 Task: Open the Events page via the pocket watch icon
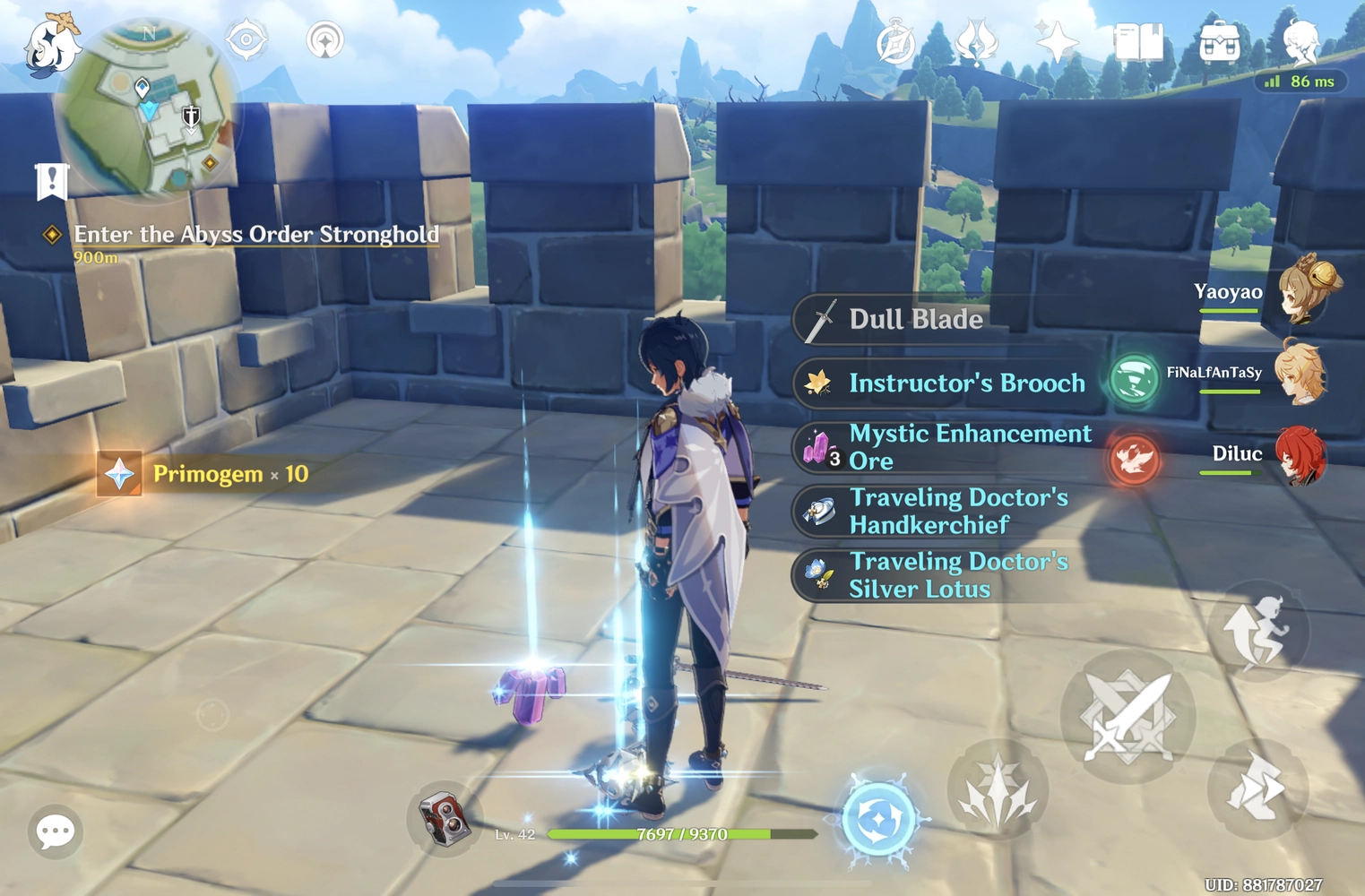point(895,40)
